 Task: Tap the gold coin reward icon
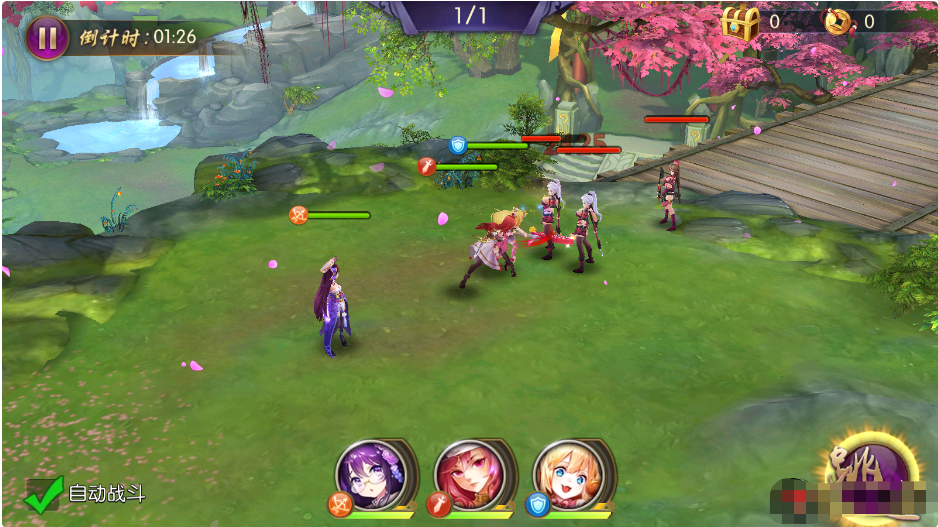(837, 21)
